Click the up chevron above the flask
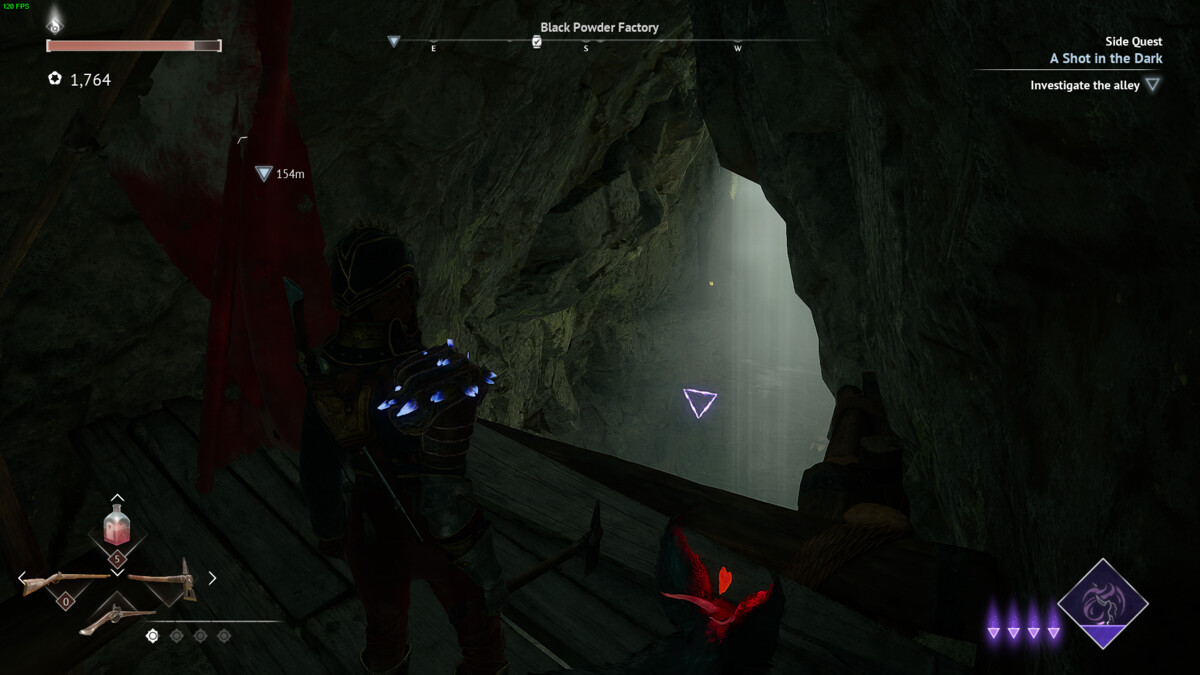1200x675 pixels. pos(117,497)
